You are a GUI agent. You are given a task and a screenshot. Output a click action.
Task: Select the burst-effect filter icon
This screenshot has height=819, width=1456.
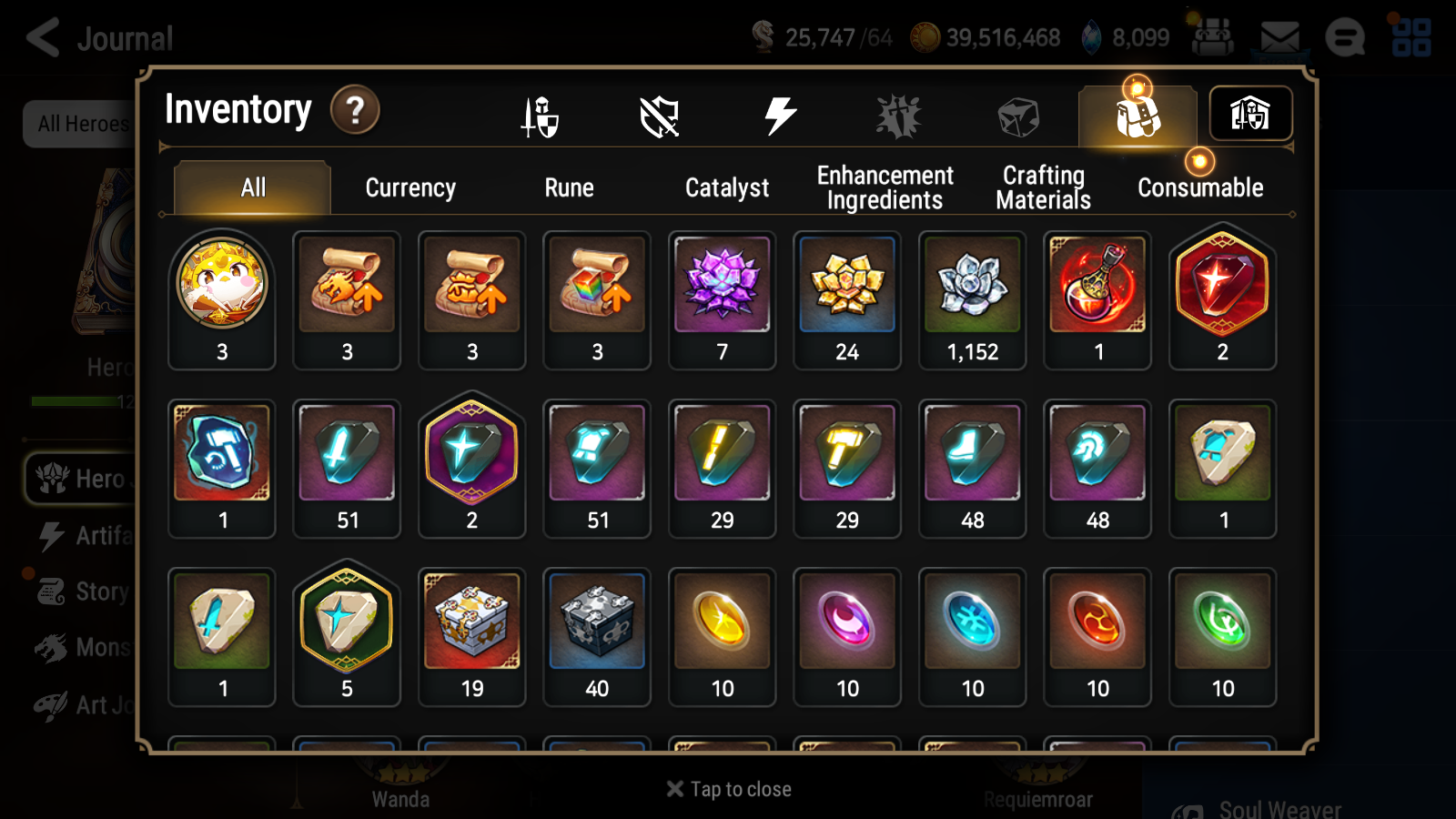(x=899, y=114)
